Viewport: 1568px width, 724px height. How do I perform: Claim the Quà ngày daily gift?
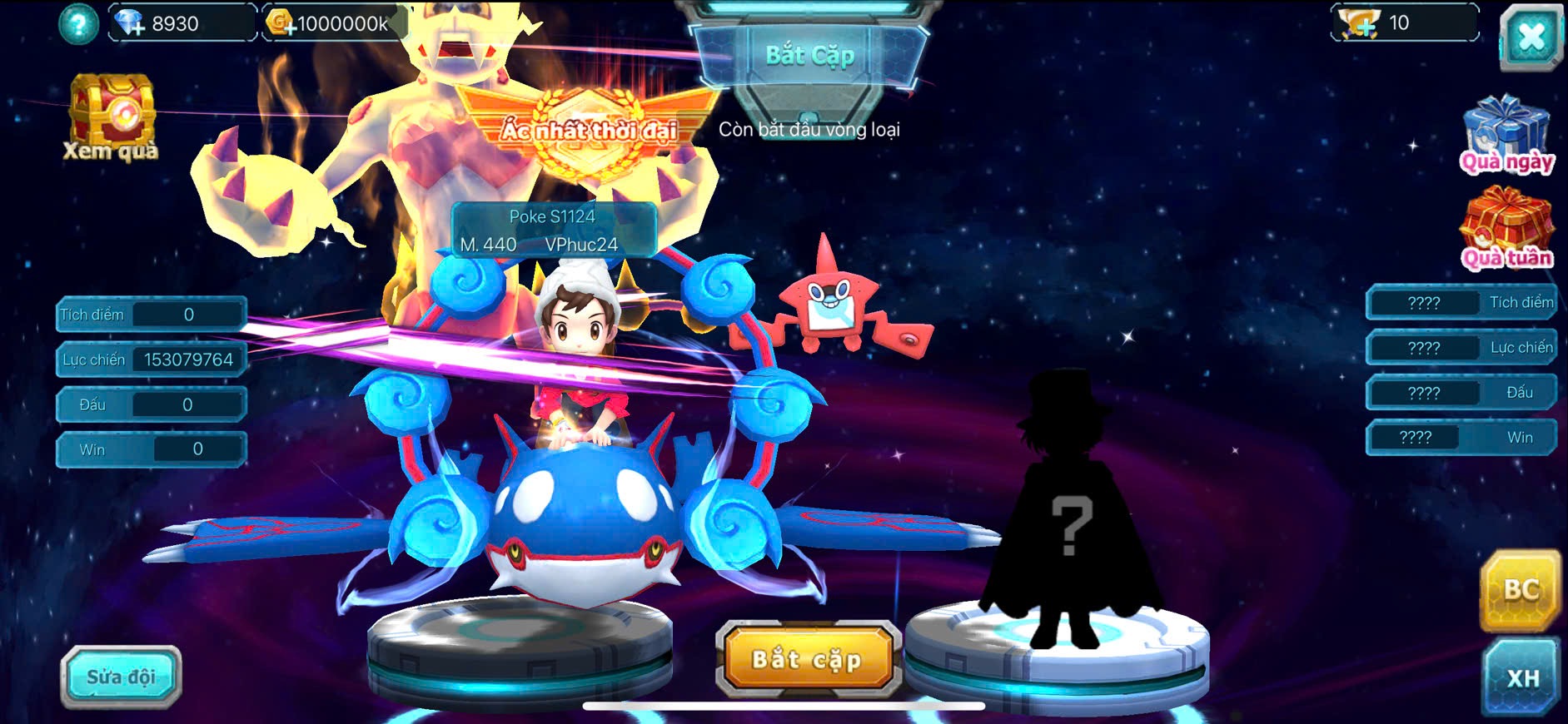click(1506, 135)
